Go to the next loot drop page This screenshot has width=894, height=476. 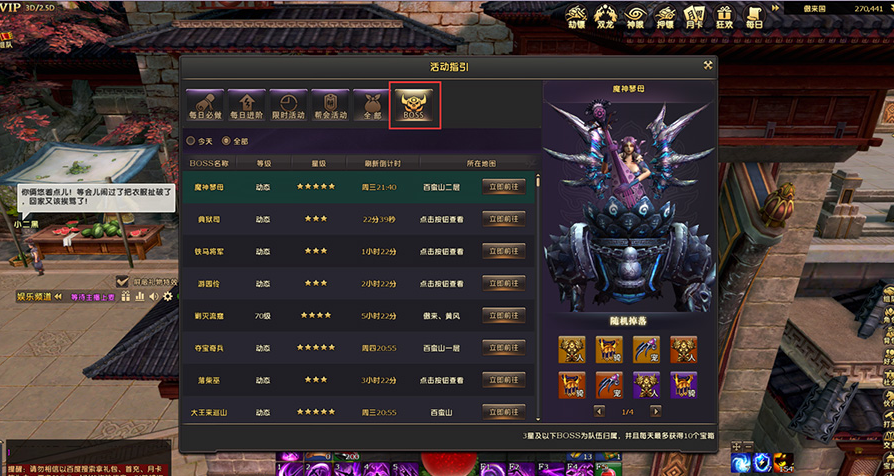click(654, 411)
